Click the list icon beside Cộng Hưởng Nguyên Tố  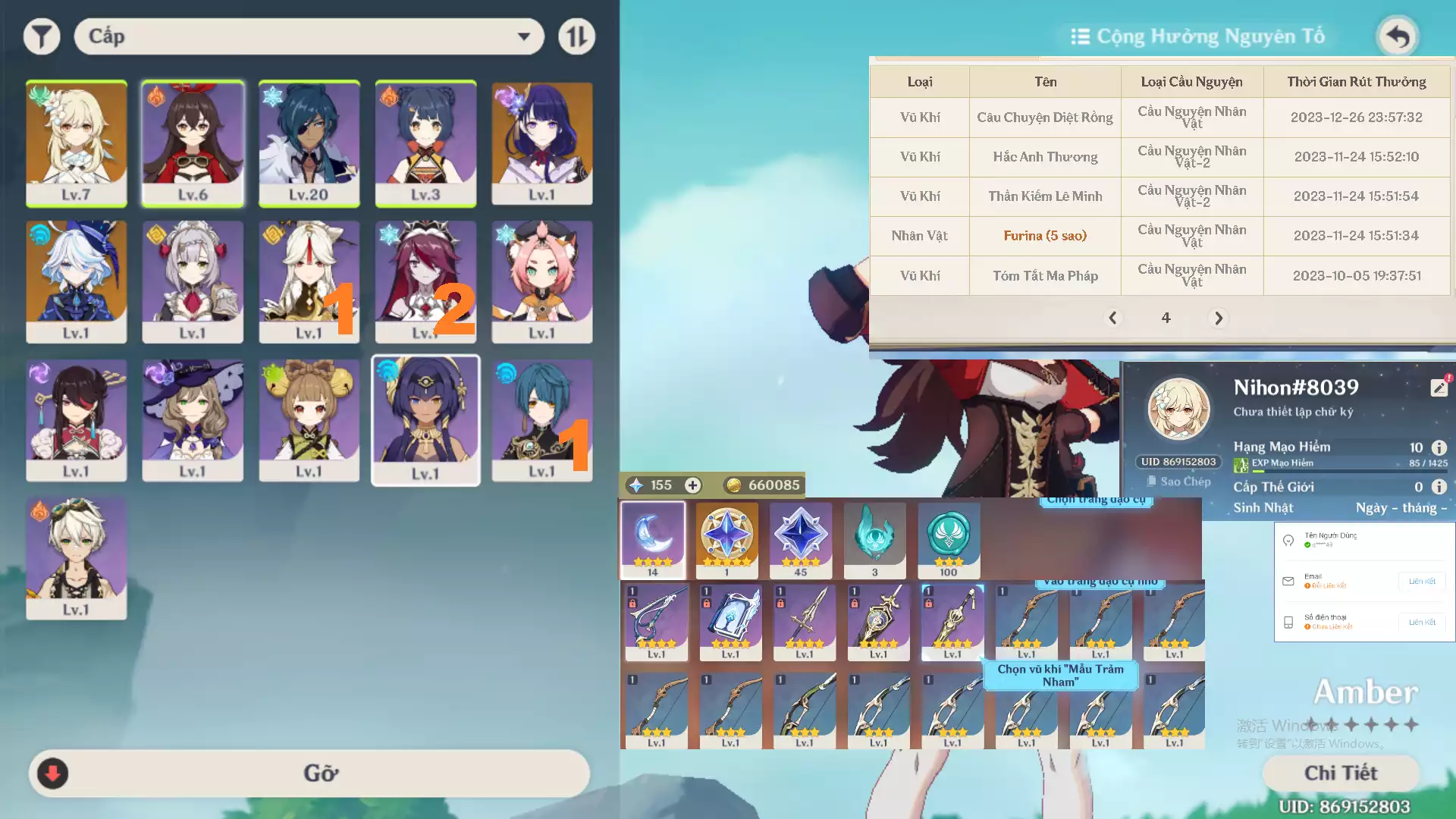click(x=1080, y=36)
